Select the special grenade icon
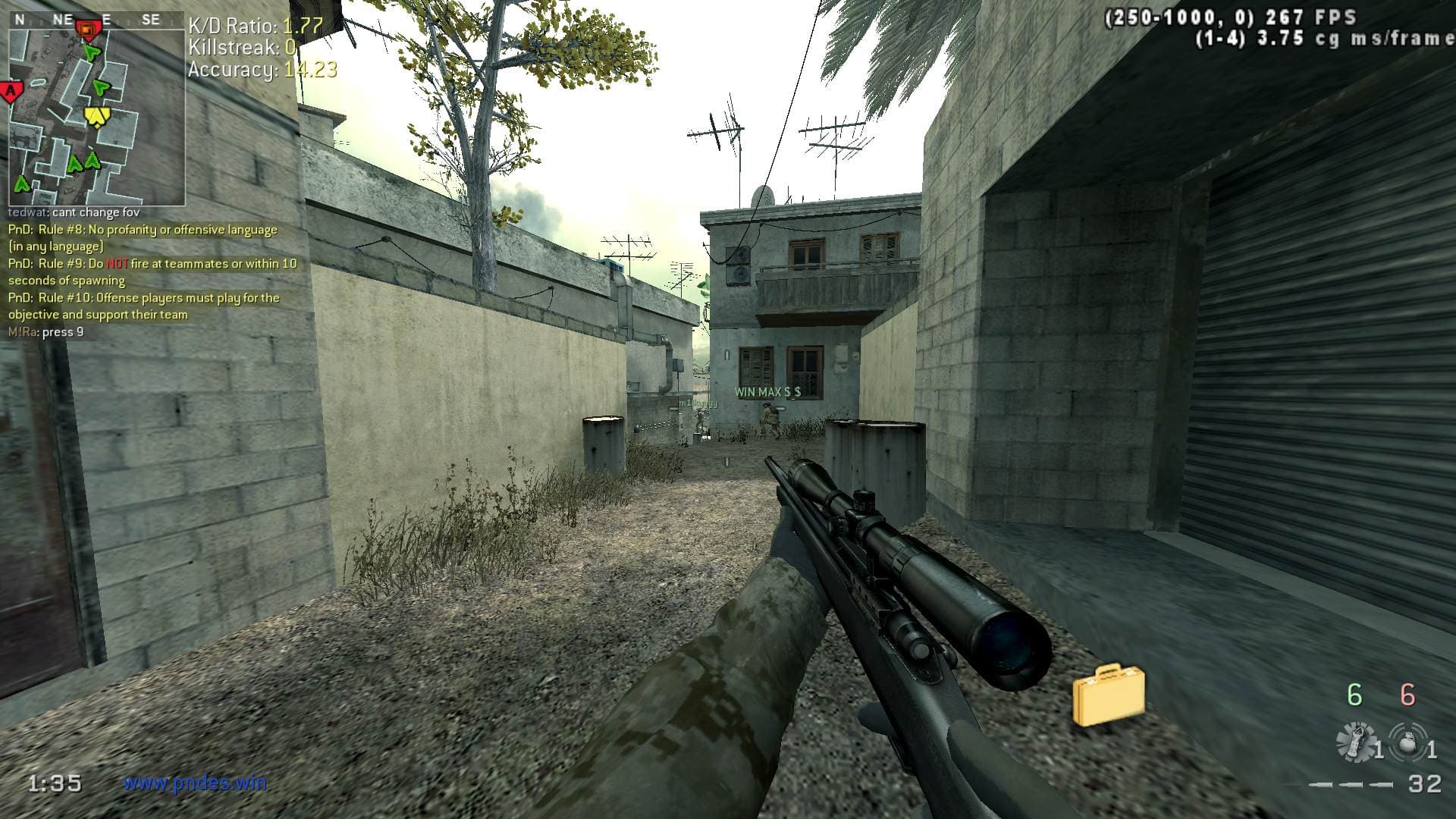This screenshot has height=819, width=1456. 1356,741
